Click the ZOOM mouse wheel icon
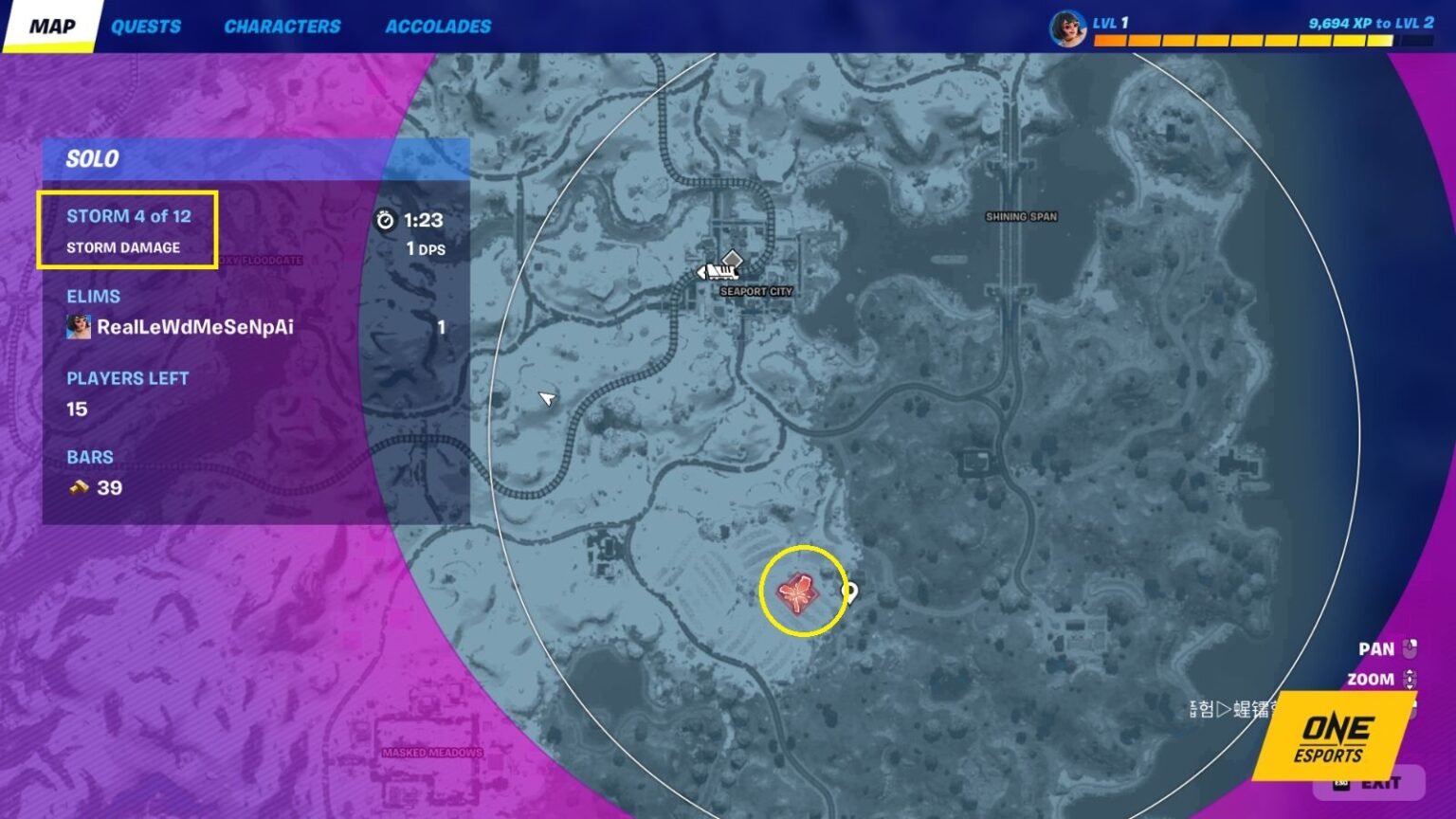1456x819 pixels. pos(1410,679)
